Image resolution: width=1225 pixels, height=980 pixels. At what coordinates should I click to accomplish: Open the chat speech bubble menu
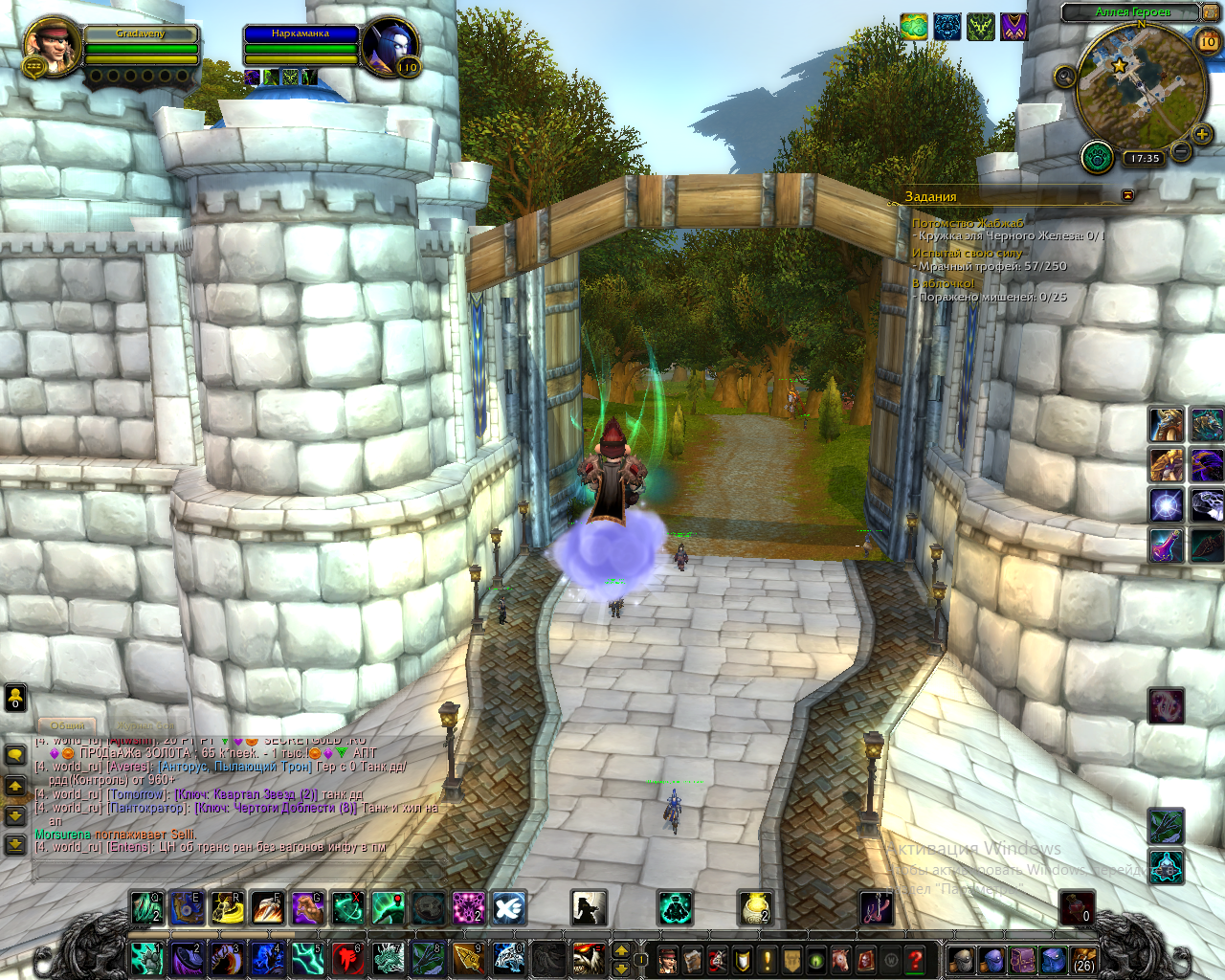tap(15, 755)
